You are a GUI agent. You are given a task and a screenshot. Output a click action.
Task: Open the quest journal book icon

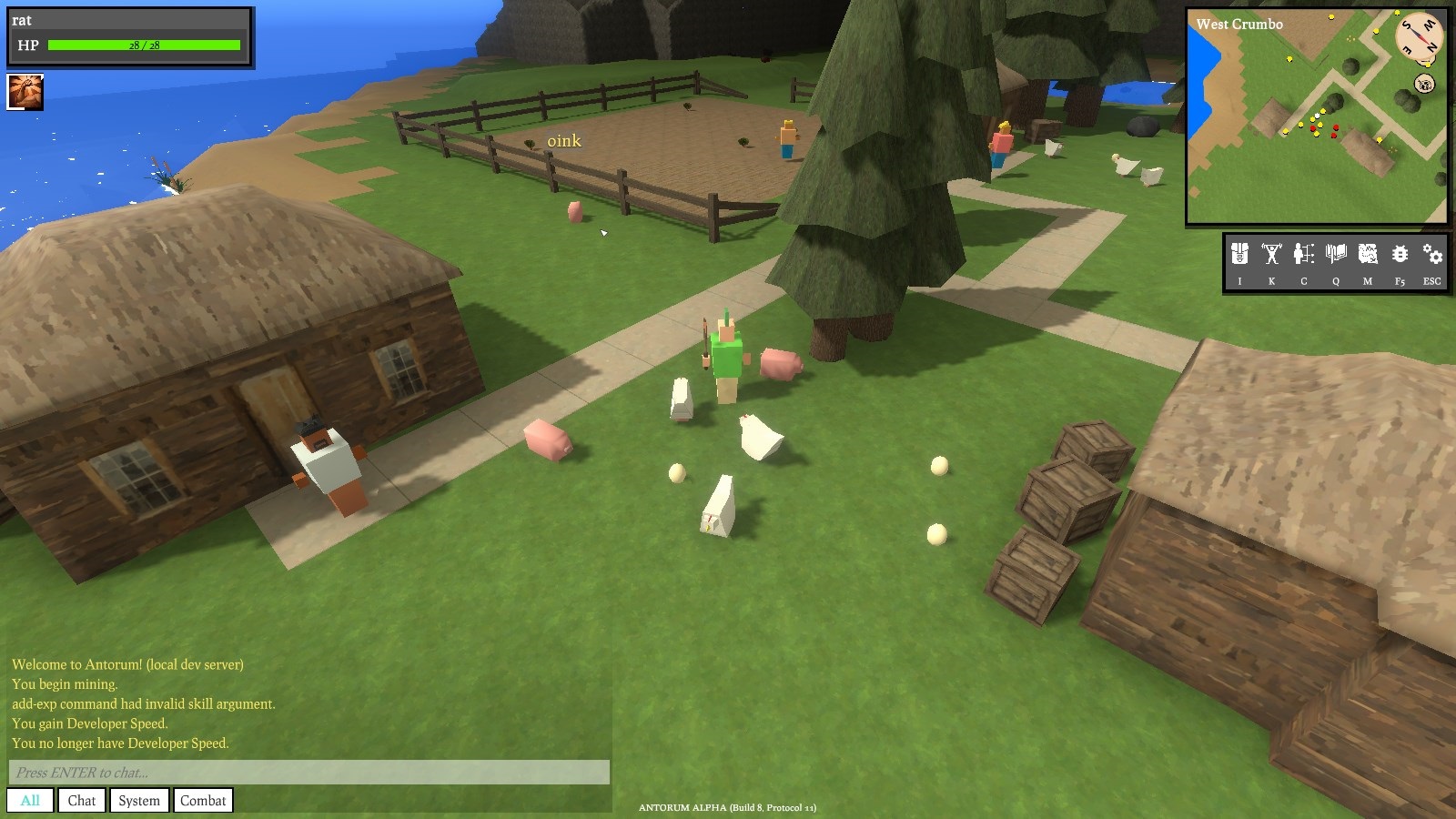(1336, 254)
